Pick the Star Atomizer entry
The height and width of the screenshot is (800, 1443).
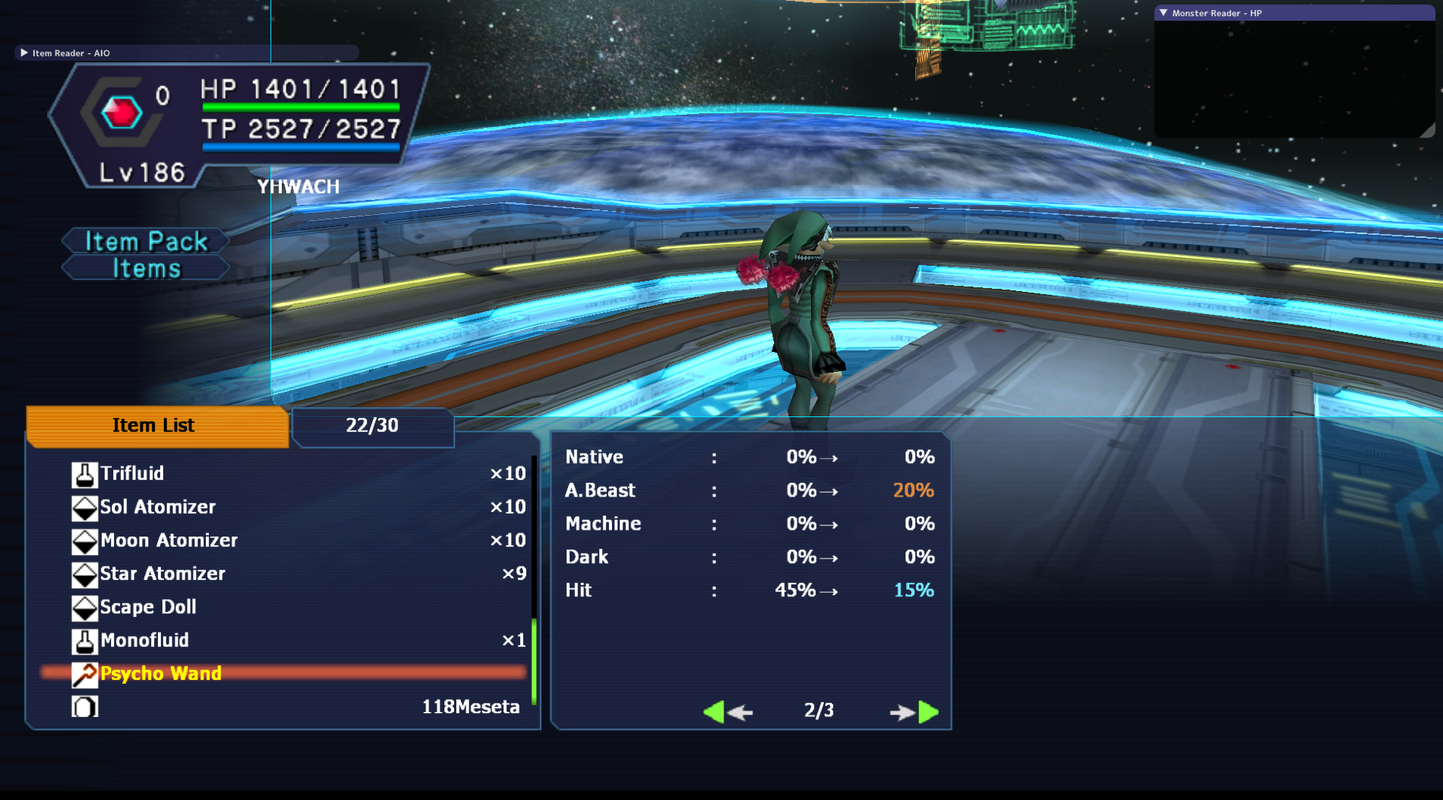[162, 574]
